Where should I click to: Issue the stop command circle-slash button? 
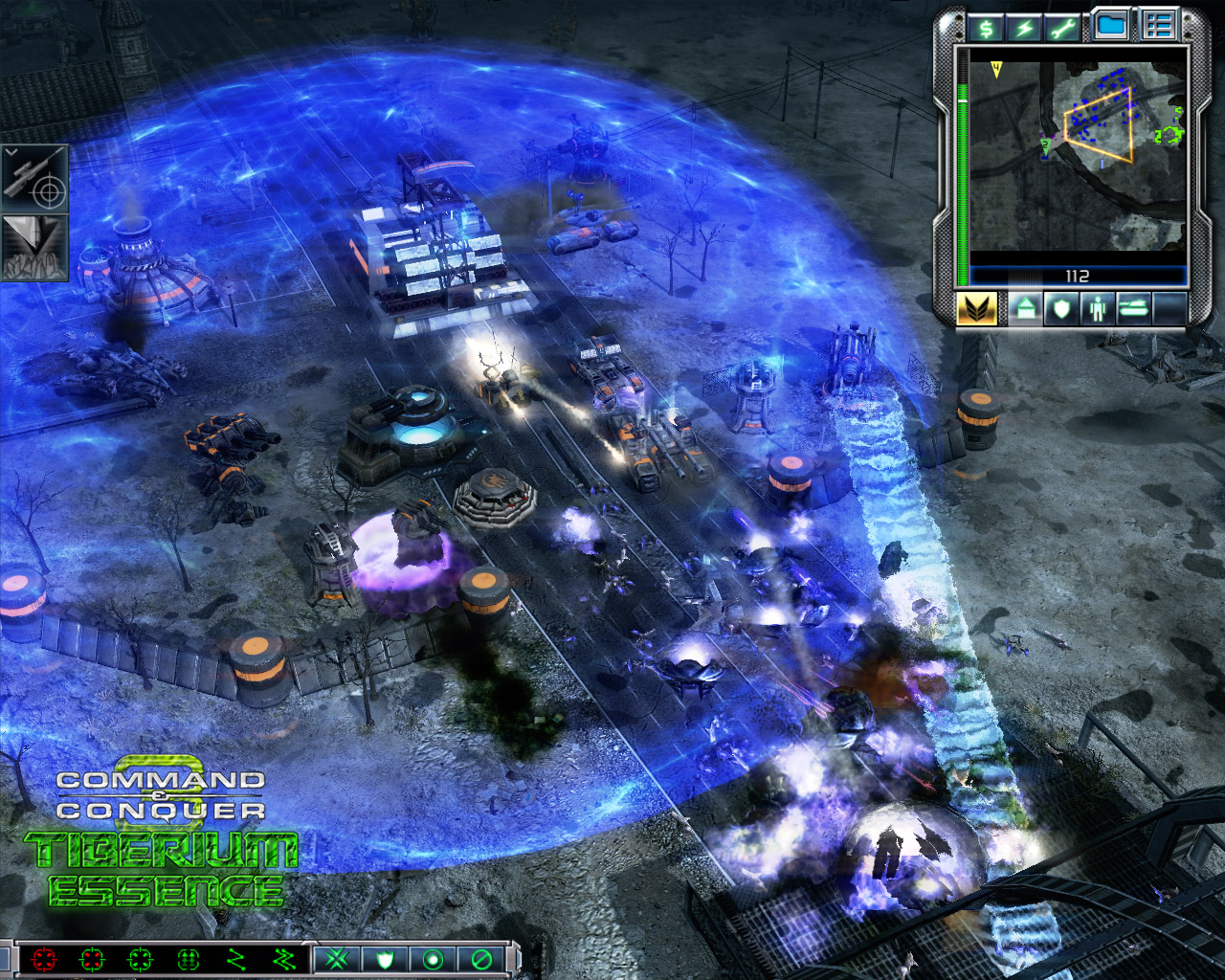480,958
